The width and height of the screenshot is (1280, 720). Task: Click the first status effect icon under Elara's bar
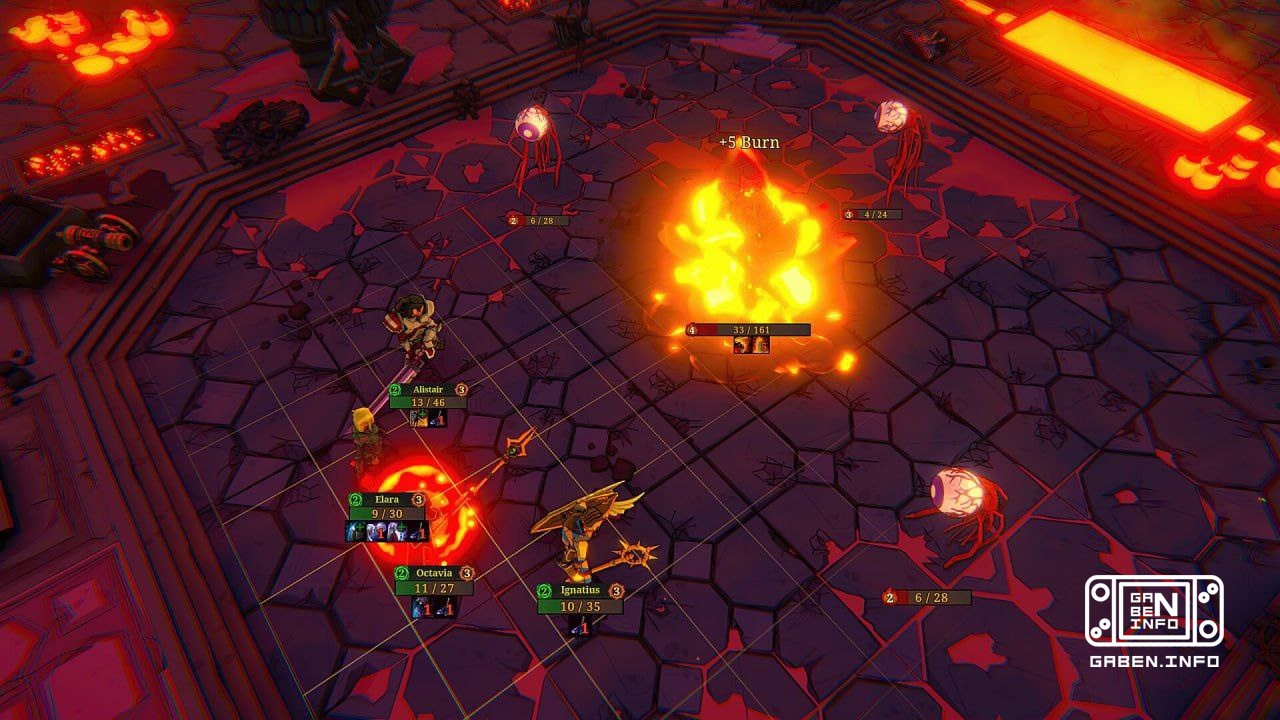353,530
